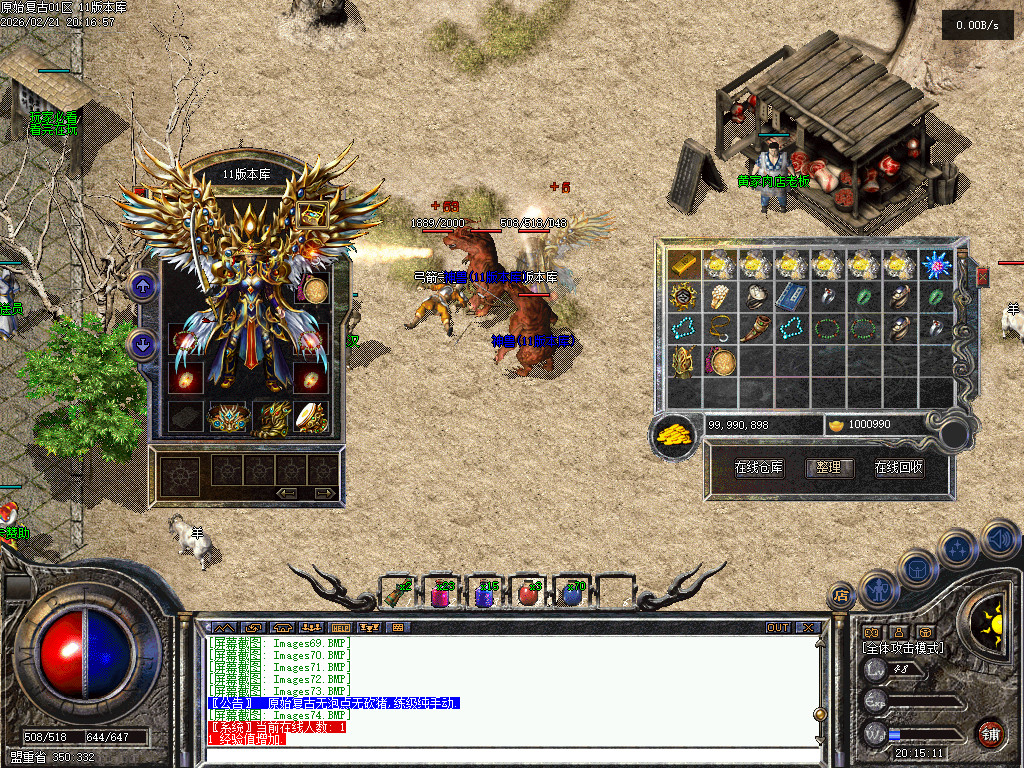1024x768 pixels.
Task: Show the previous character equipment page
Action: [x=142, y=288]
